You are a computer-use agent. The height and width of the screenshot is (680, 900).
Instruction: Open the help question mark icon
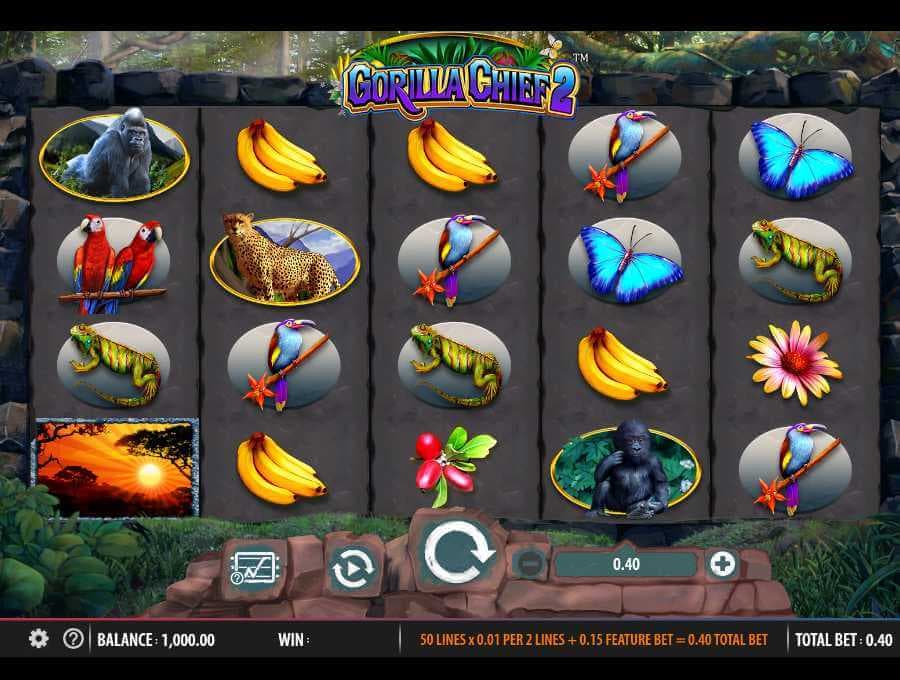pos(73,639)
